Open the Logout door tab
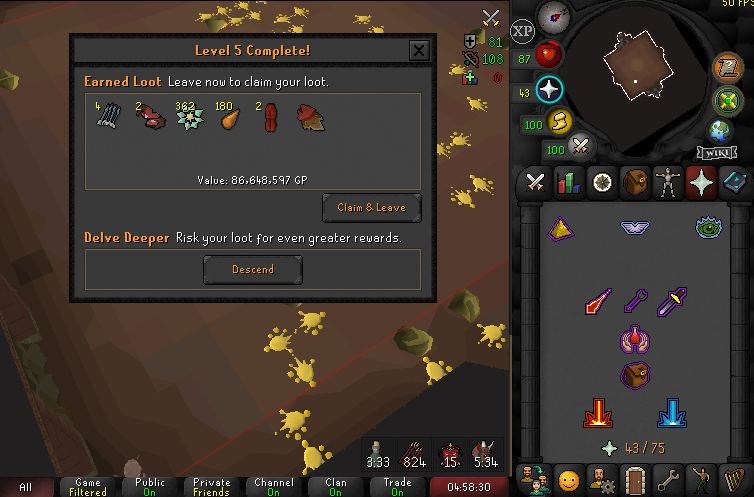This screenshot has width=754, height=497. (x=634, y=478)
